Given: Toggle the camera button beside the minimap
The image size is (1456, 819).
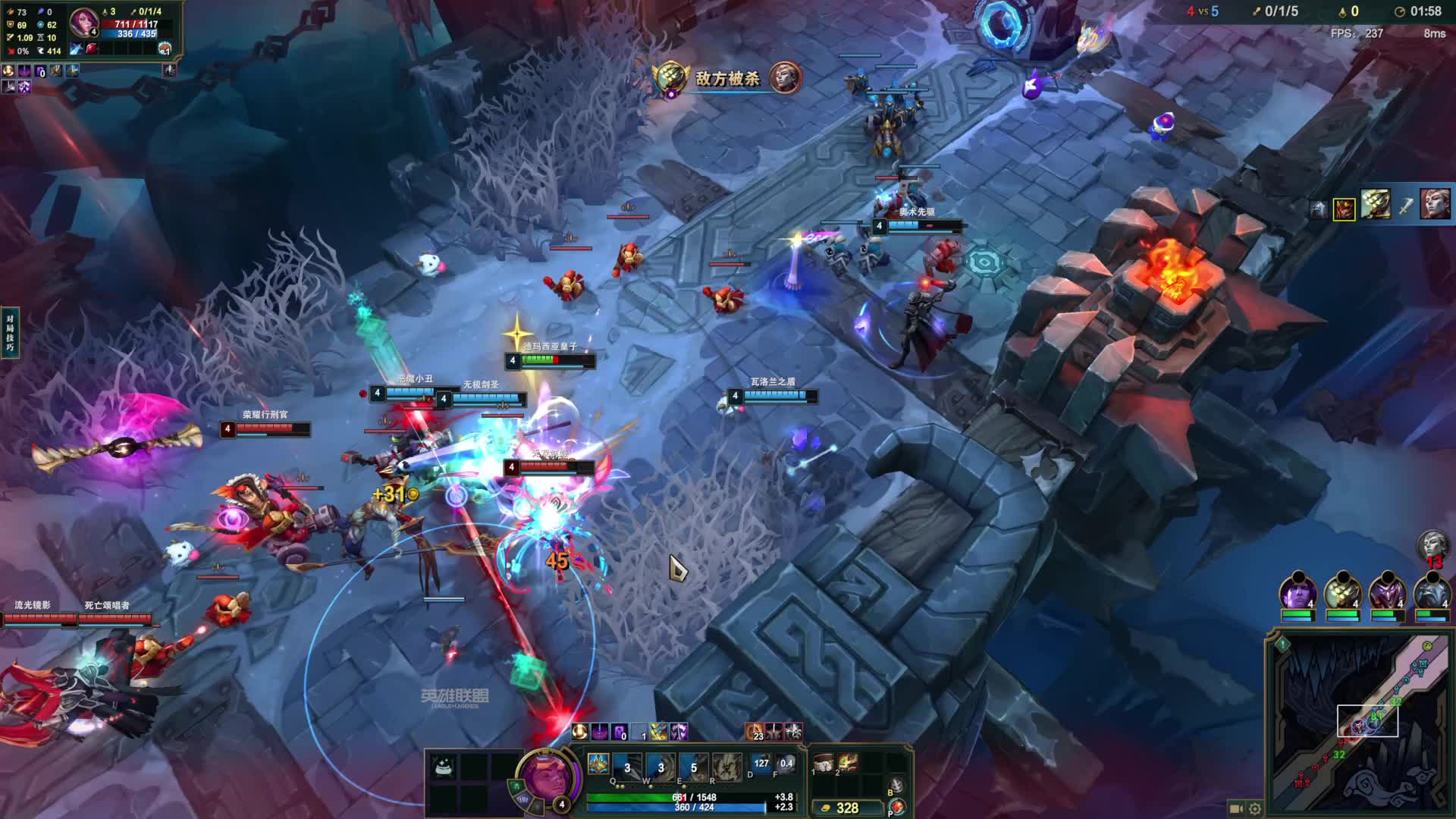Looking at the screenshot, I should (1237, 808).
